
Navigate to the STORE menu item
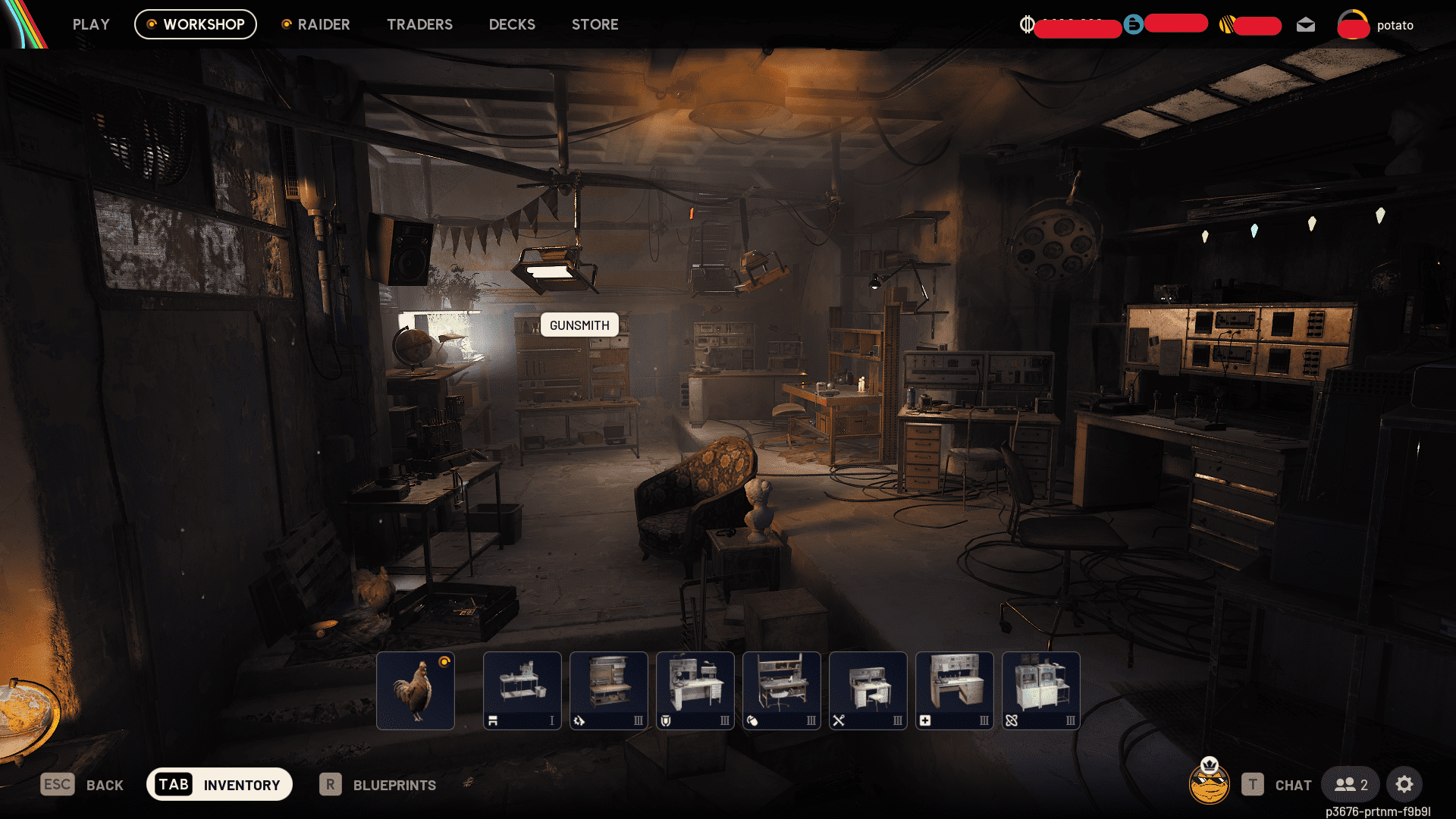click(595, 24)
